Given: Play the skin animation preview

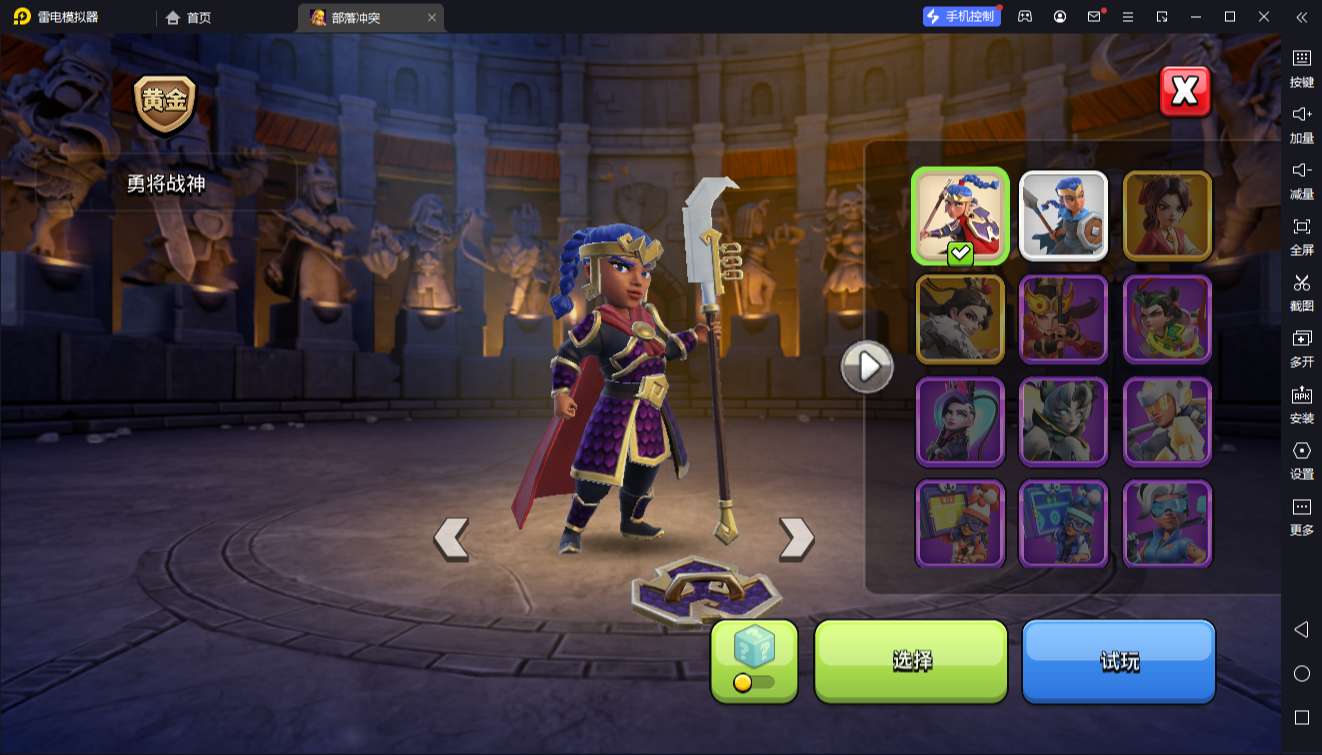Looking at the screenshot, I should pyautogui.click(x=867, y=367).
